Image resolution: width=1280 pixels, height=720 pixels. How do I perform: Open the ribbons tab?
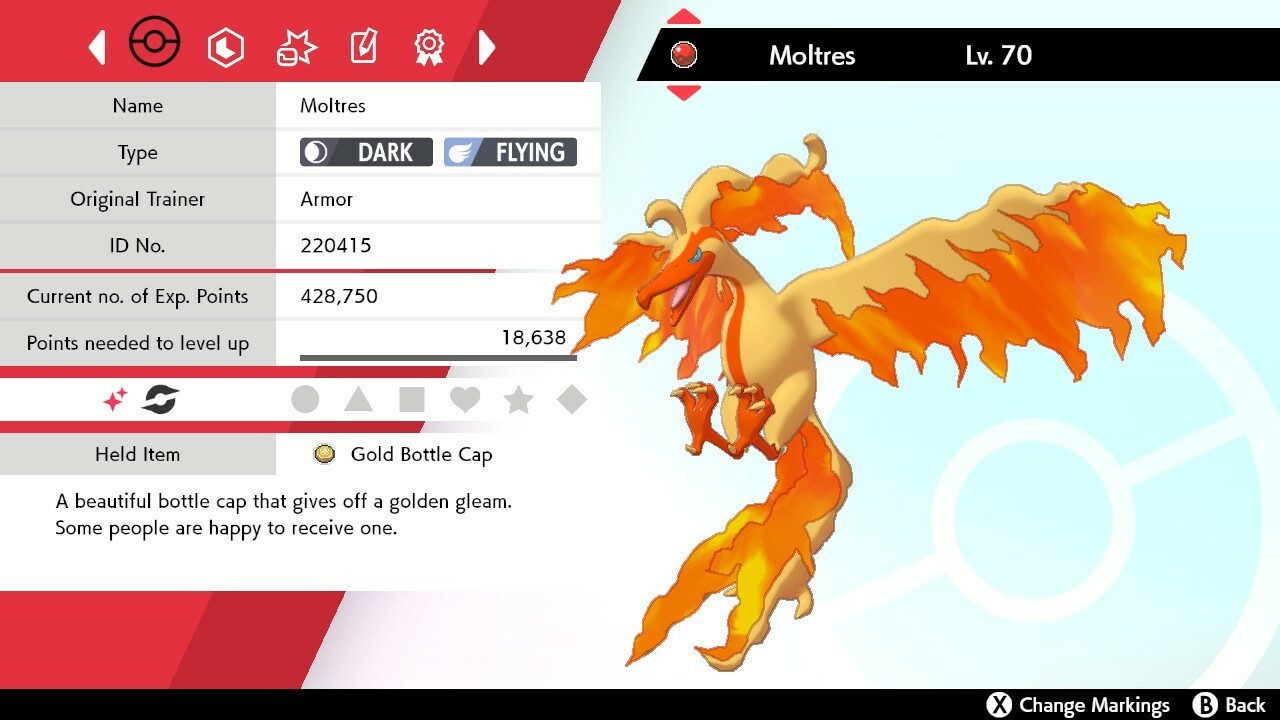[429, 46]
